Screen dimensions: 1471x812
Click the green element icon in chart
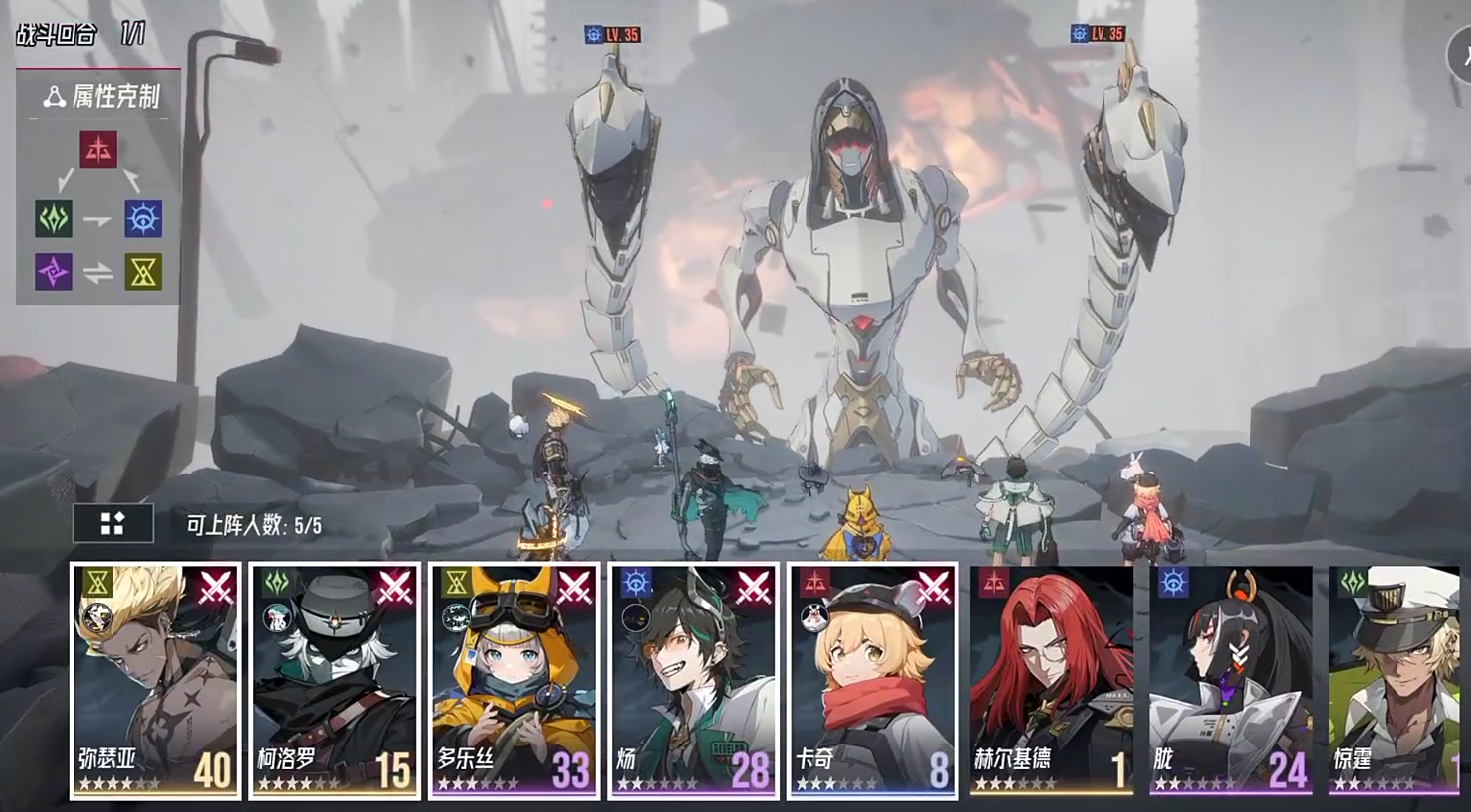point(54,218)
